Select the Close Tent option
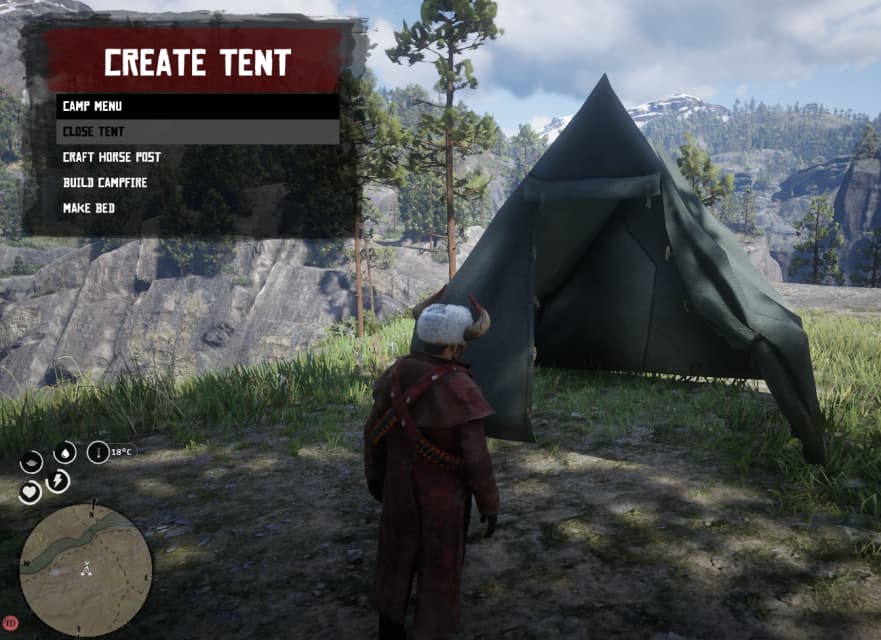 click(x=197, y=132)
